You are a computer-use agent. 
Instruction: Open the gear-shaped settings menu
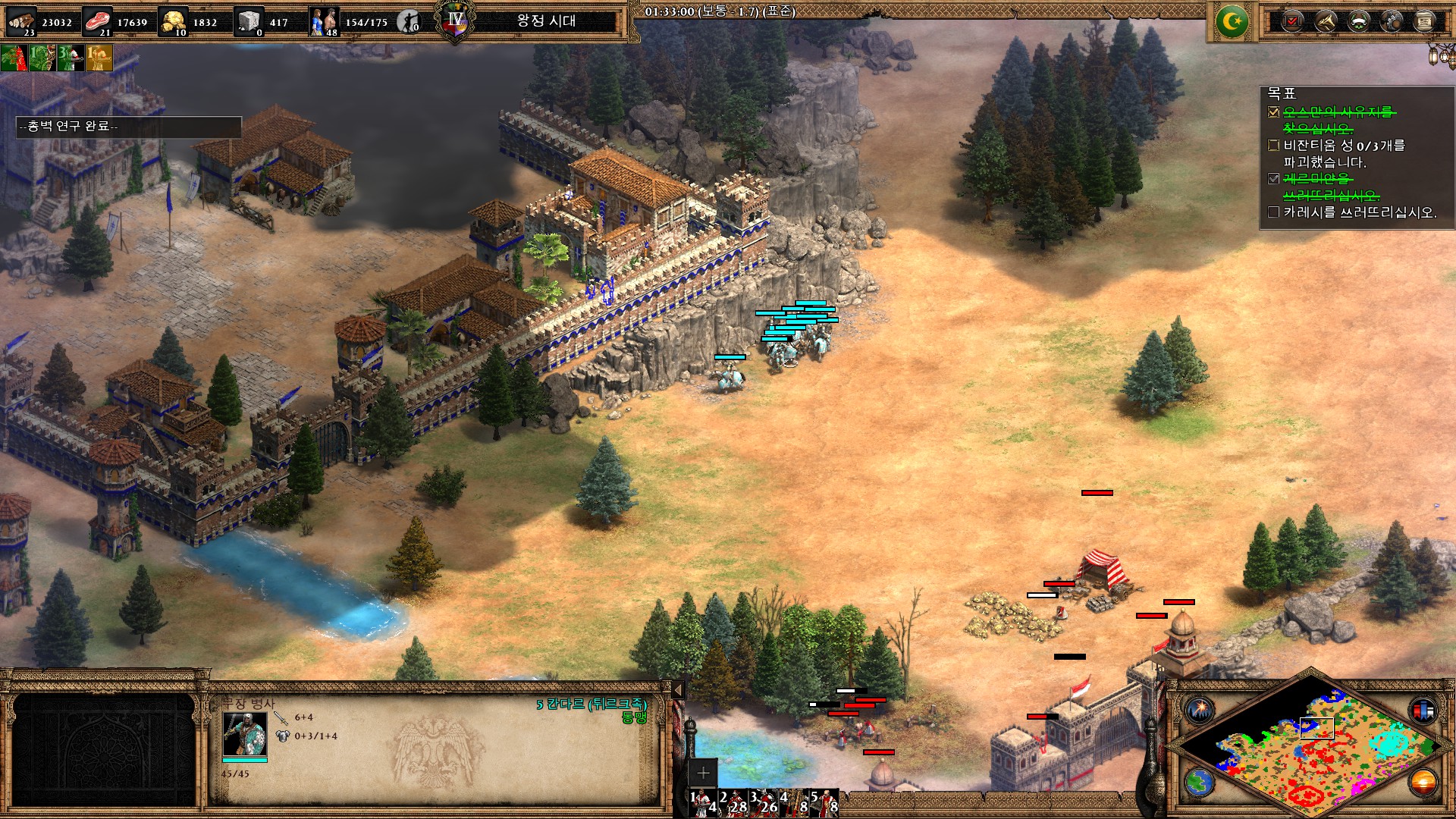pos(1392,20)
